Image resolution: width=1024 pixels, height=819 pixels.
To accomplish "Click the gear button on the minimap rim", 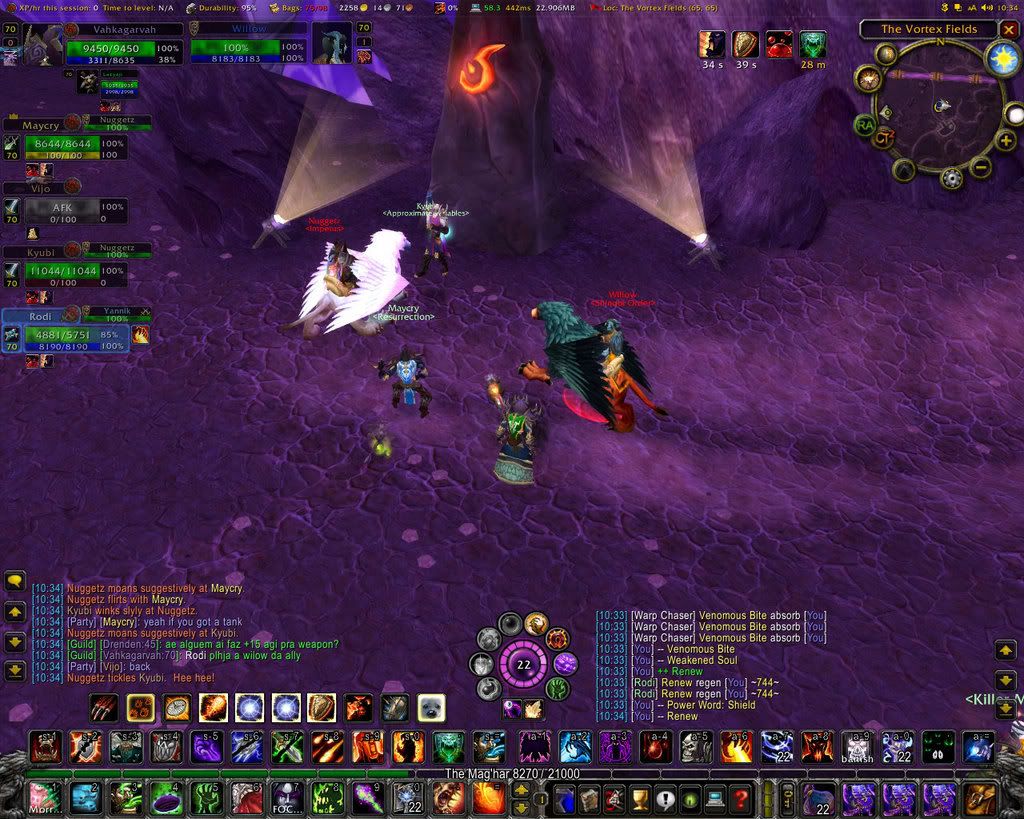I will click(x=951, y=178).
